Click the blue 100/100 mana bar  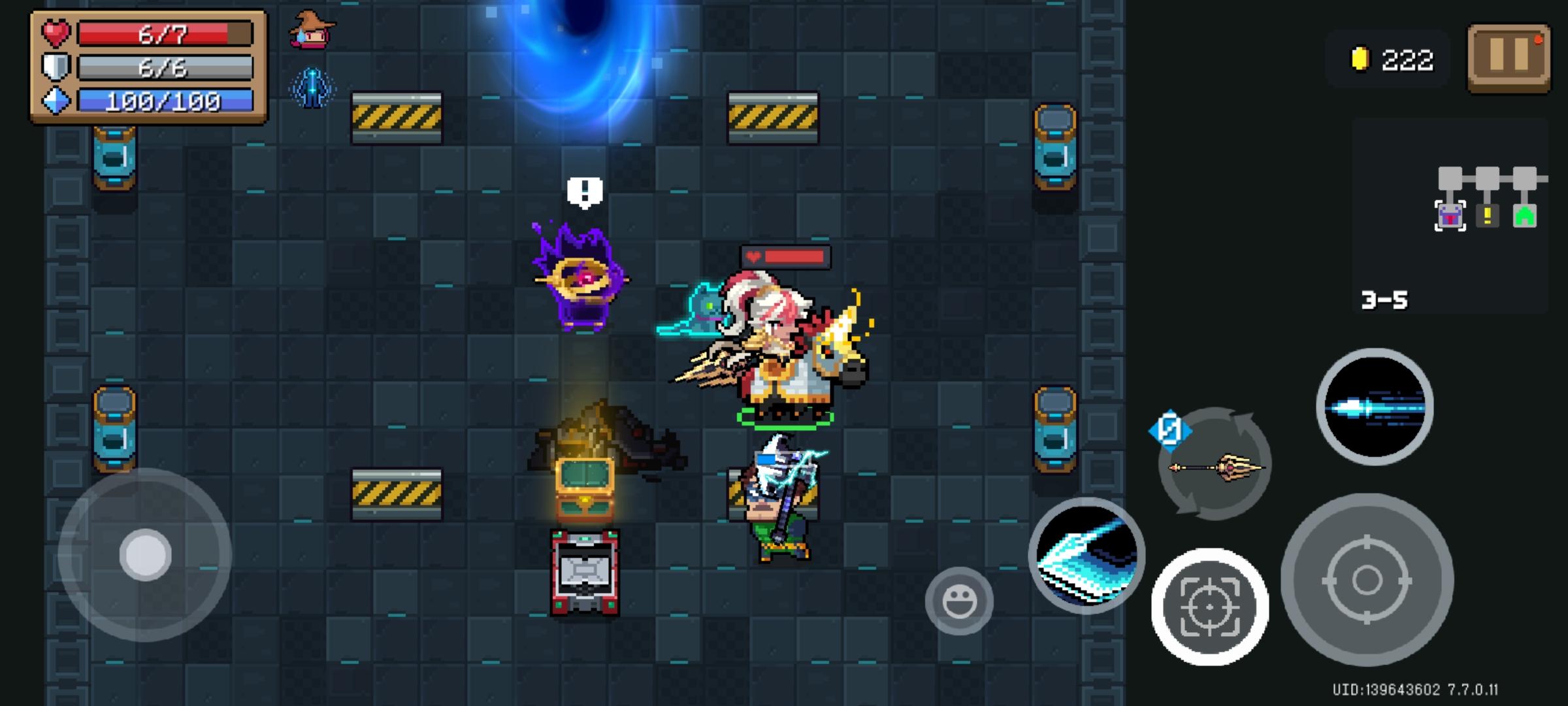(x=163, y=101)
